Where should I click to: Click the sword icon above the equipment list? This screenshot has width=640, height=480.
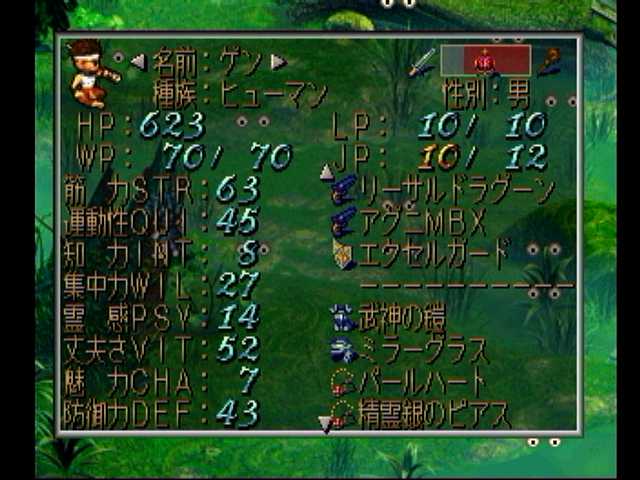click(420, 61)
